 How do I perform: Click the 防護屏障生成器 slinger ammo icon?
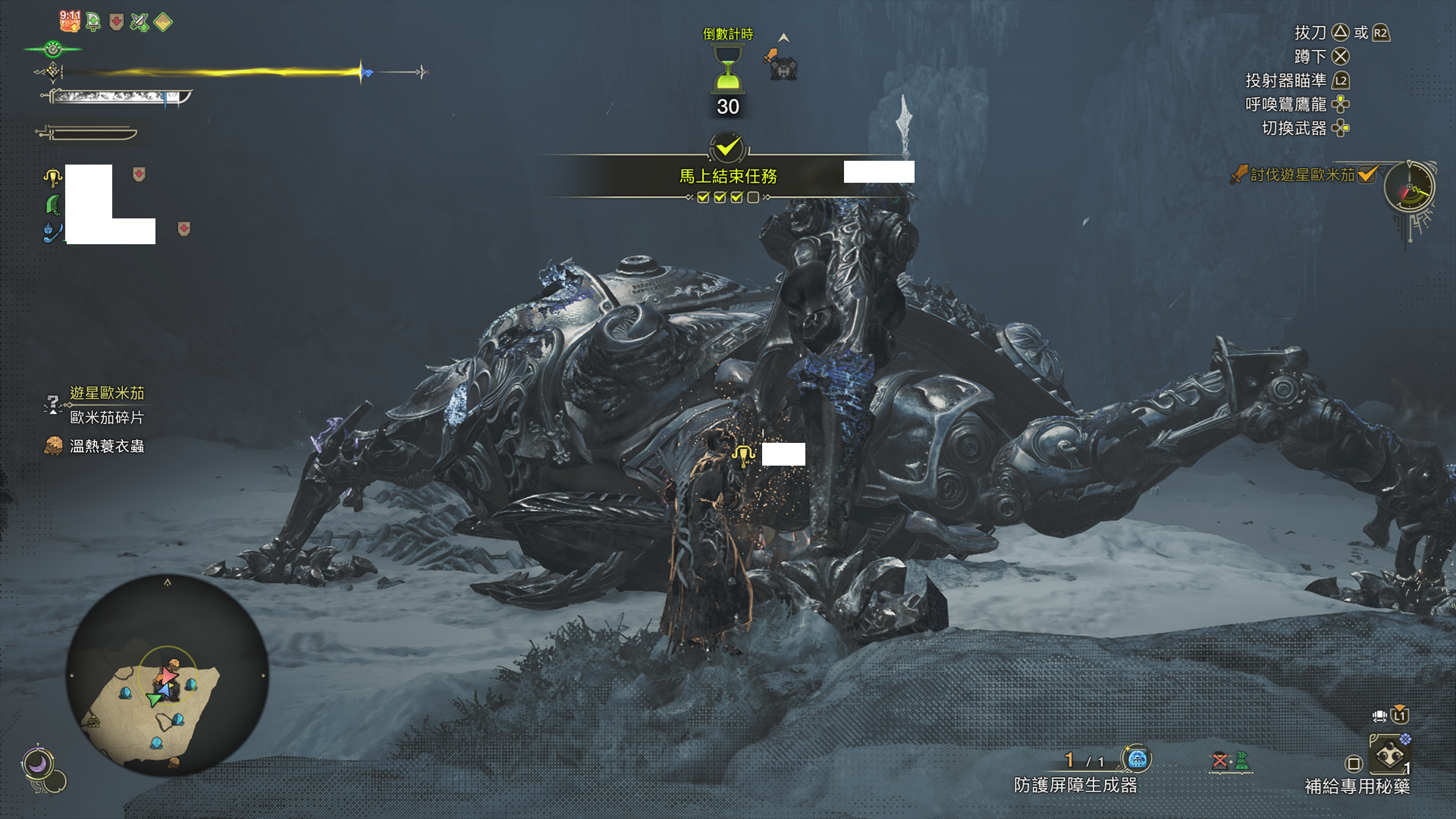(x=1136, y=758)
